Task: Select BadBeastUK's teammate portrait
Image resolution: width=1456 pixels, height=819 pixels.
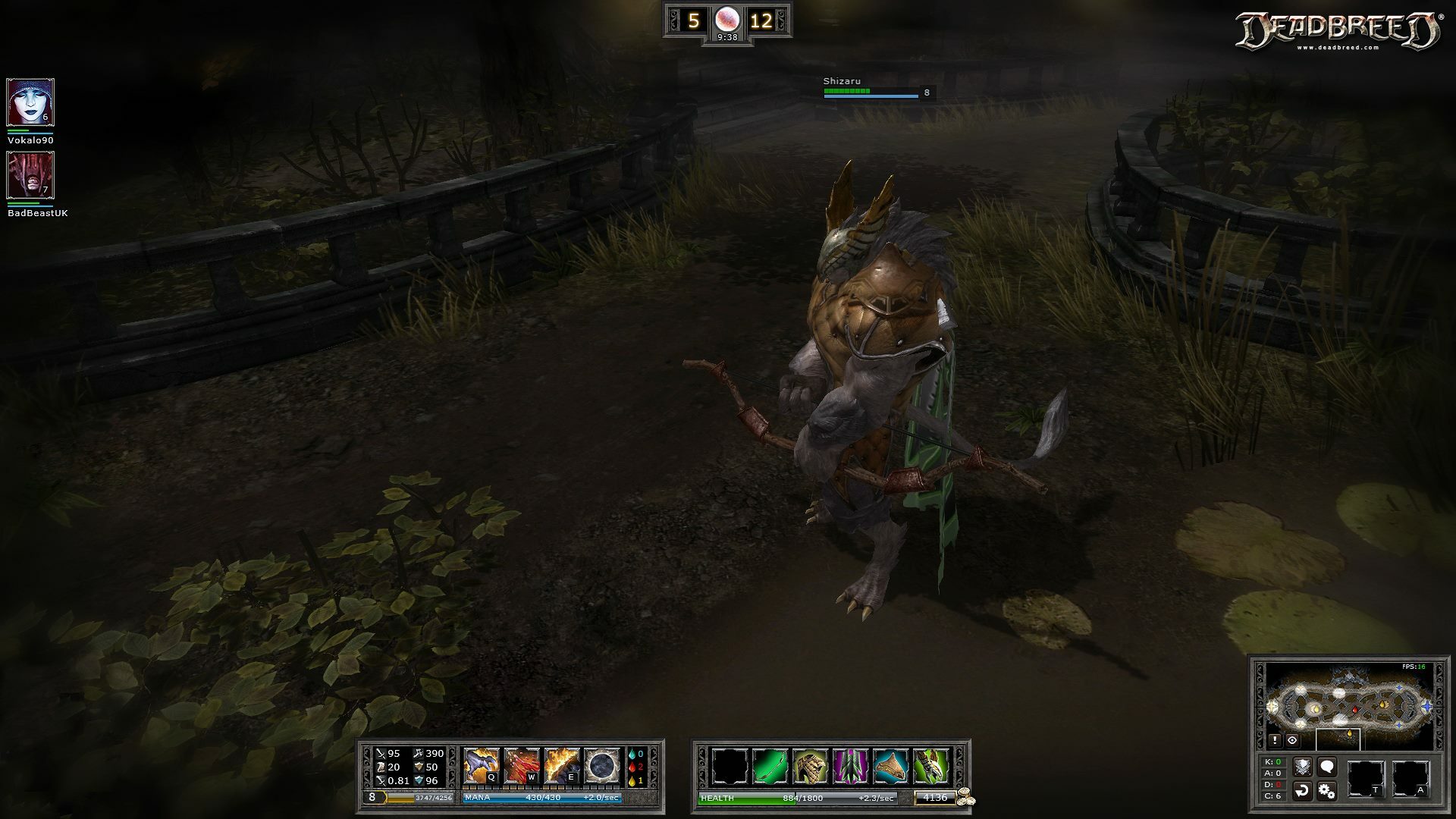Action: (x=30, y=175)
